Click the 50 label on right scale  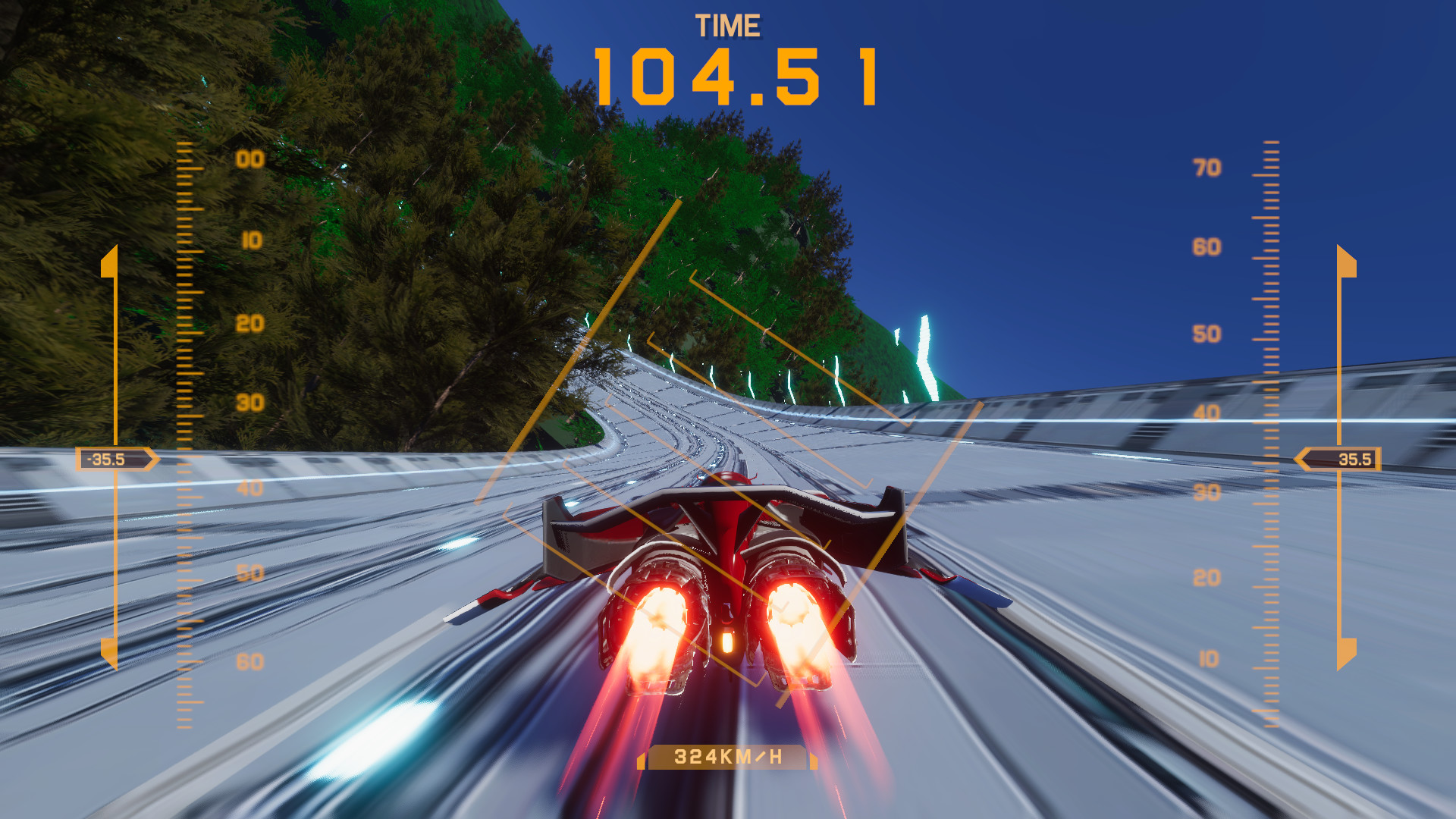(1208, 332)
